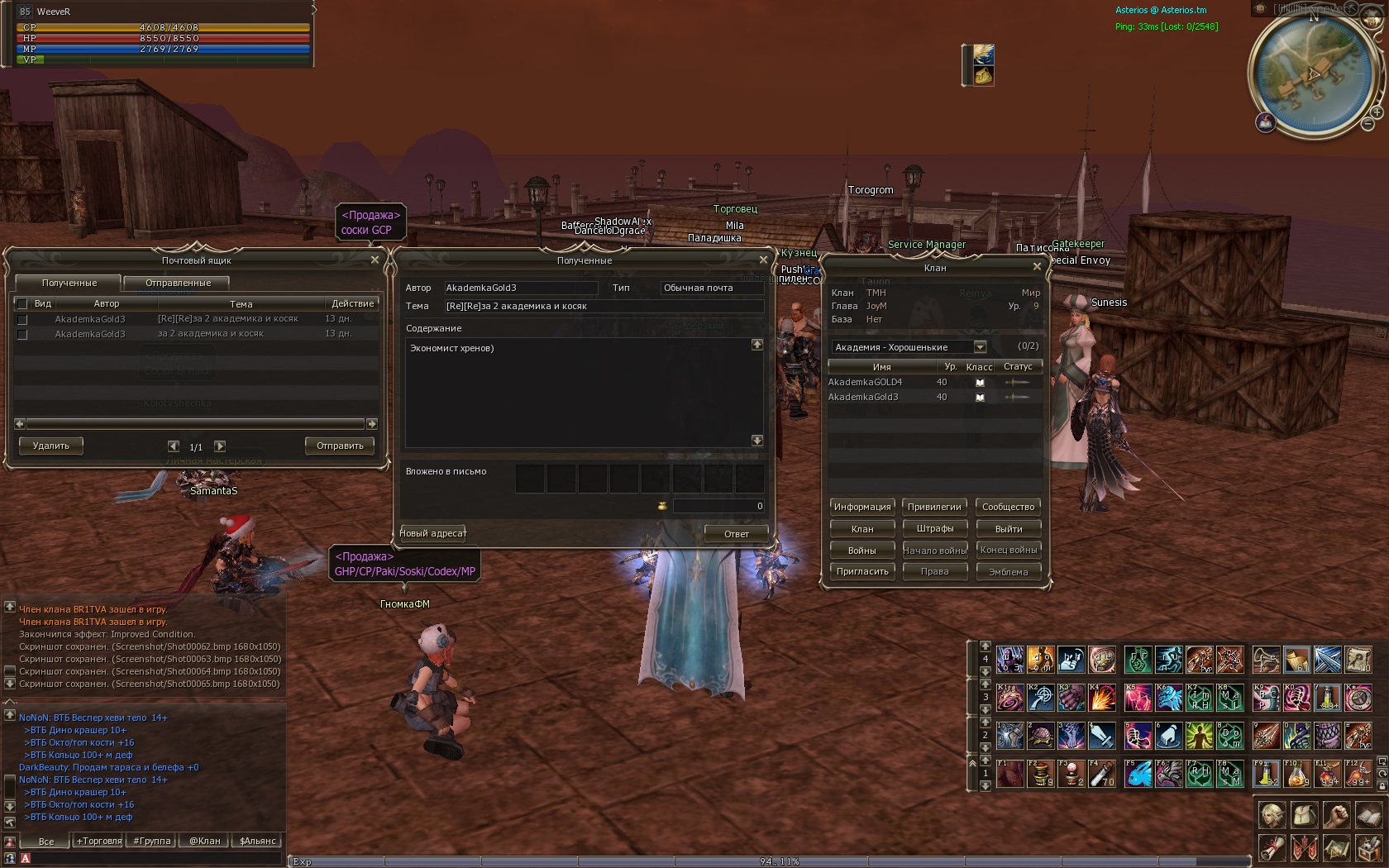Tick the checkbox of second AkademkaGold3 letter

point(22,334)
